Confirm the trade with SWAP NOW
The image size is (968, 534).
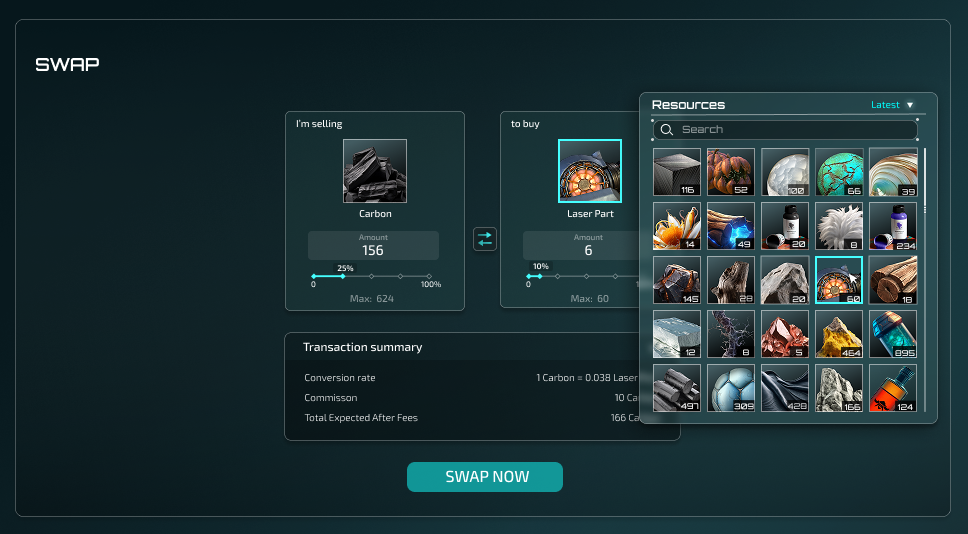point(485,477)
